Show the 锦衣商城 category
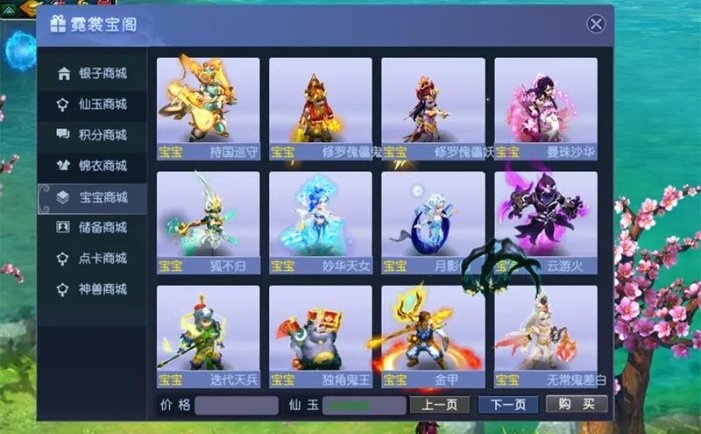Screen dimensions: 701x434 (x=92, y=166)
